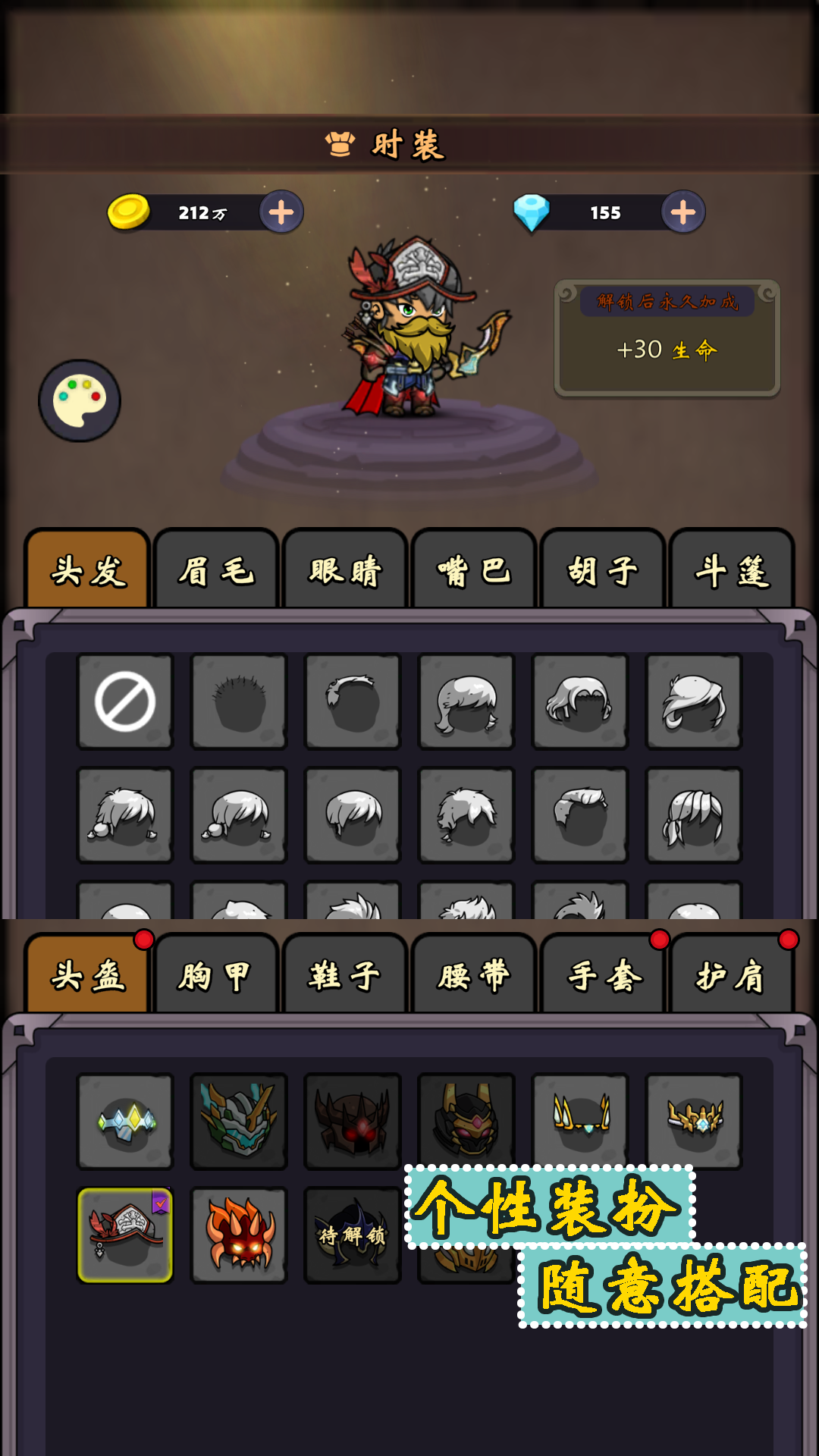This screenshot has width=819, height=1456.
Task: Pick the dark red-eyed horned helmet
Action: tap(353, 1121)
